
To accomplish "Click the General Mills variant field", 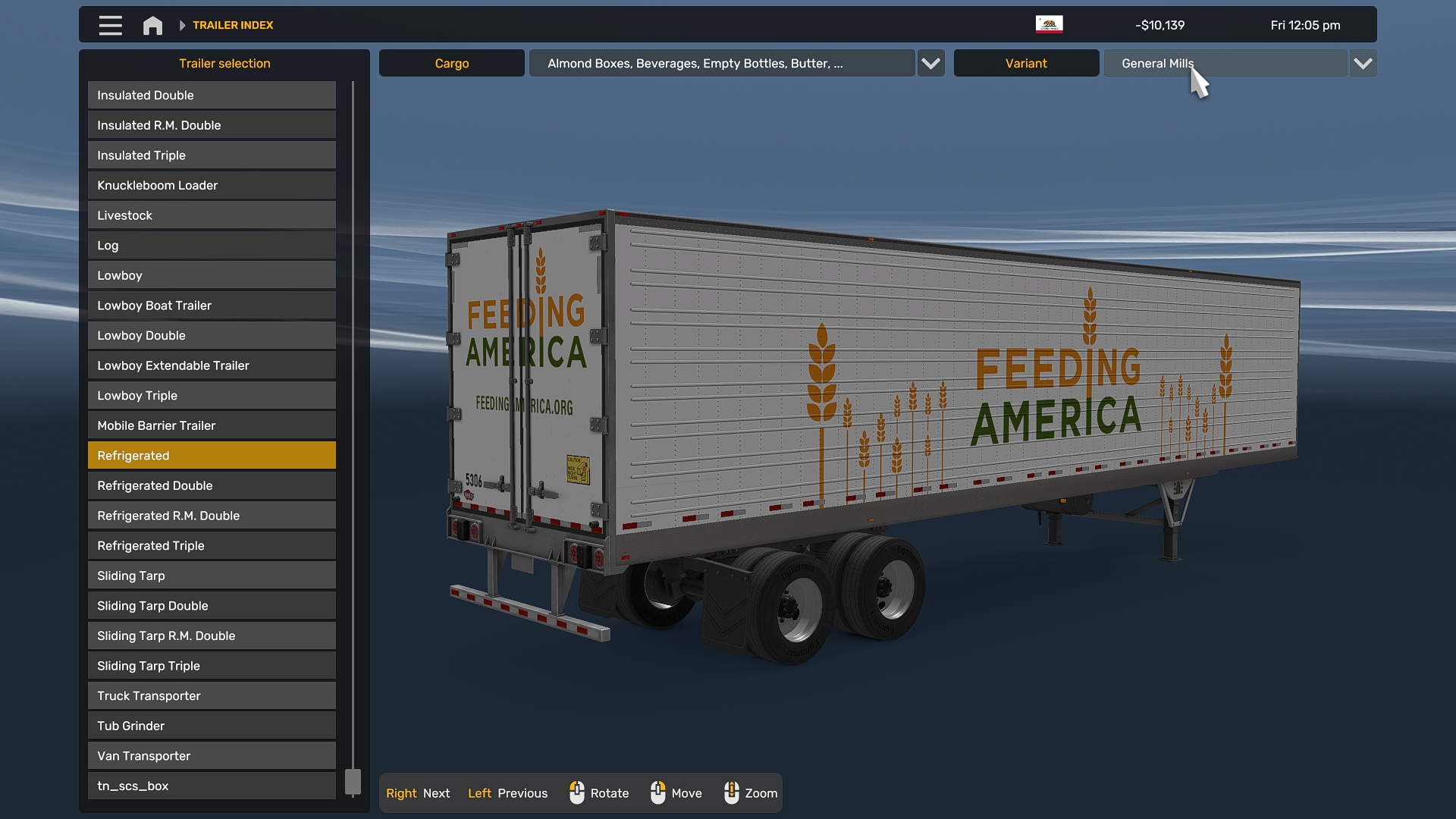I will click(1225, 64).
